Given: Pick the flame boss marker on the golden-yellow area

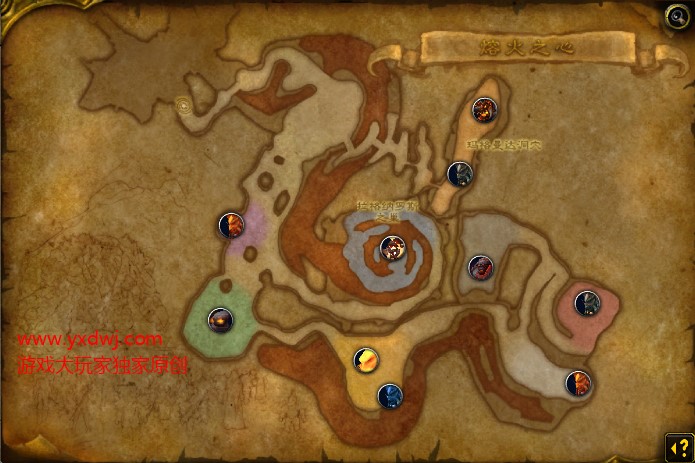Looking at the screenshot, I should pos(367,360).
